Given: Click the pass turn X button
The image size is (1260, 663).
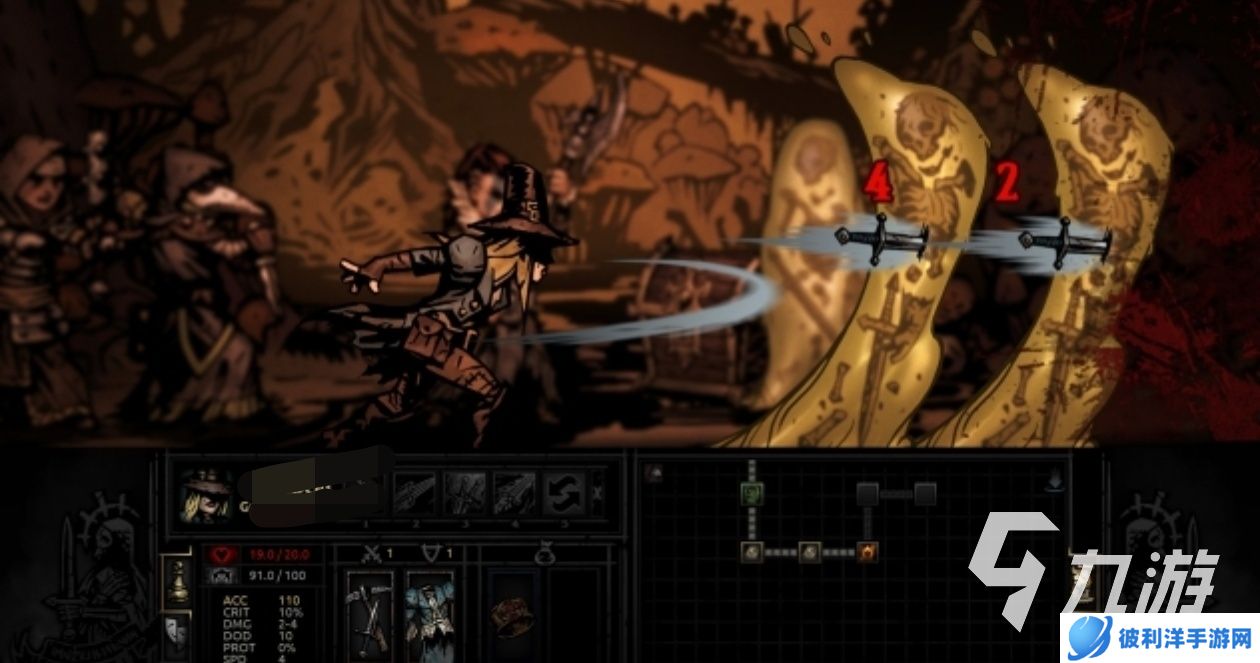Looking at the screenshot, I should tap(598, 493).
